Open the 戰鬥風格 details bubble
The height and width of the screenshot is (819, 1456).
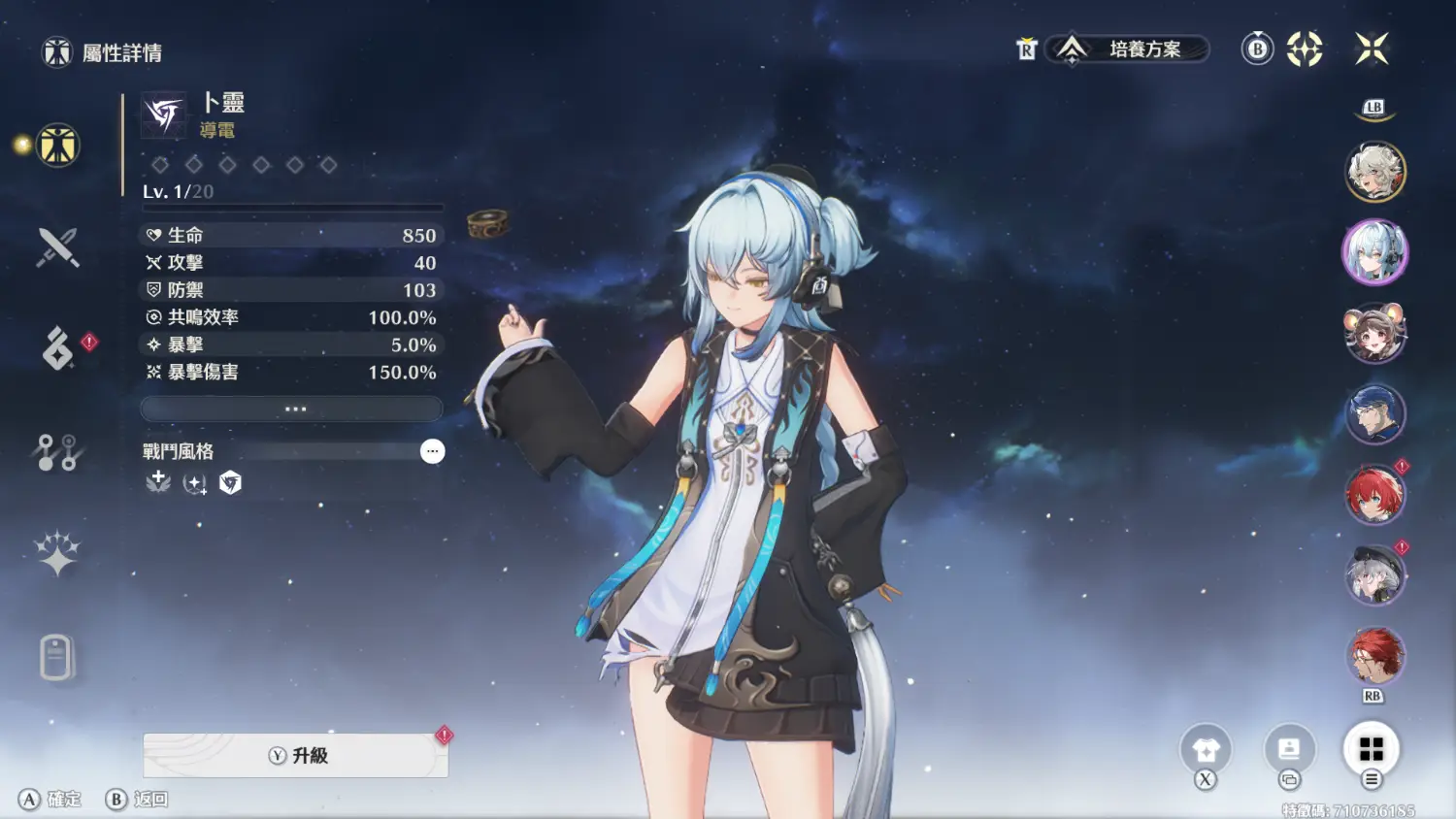click(x=432, y=451)
